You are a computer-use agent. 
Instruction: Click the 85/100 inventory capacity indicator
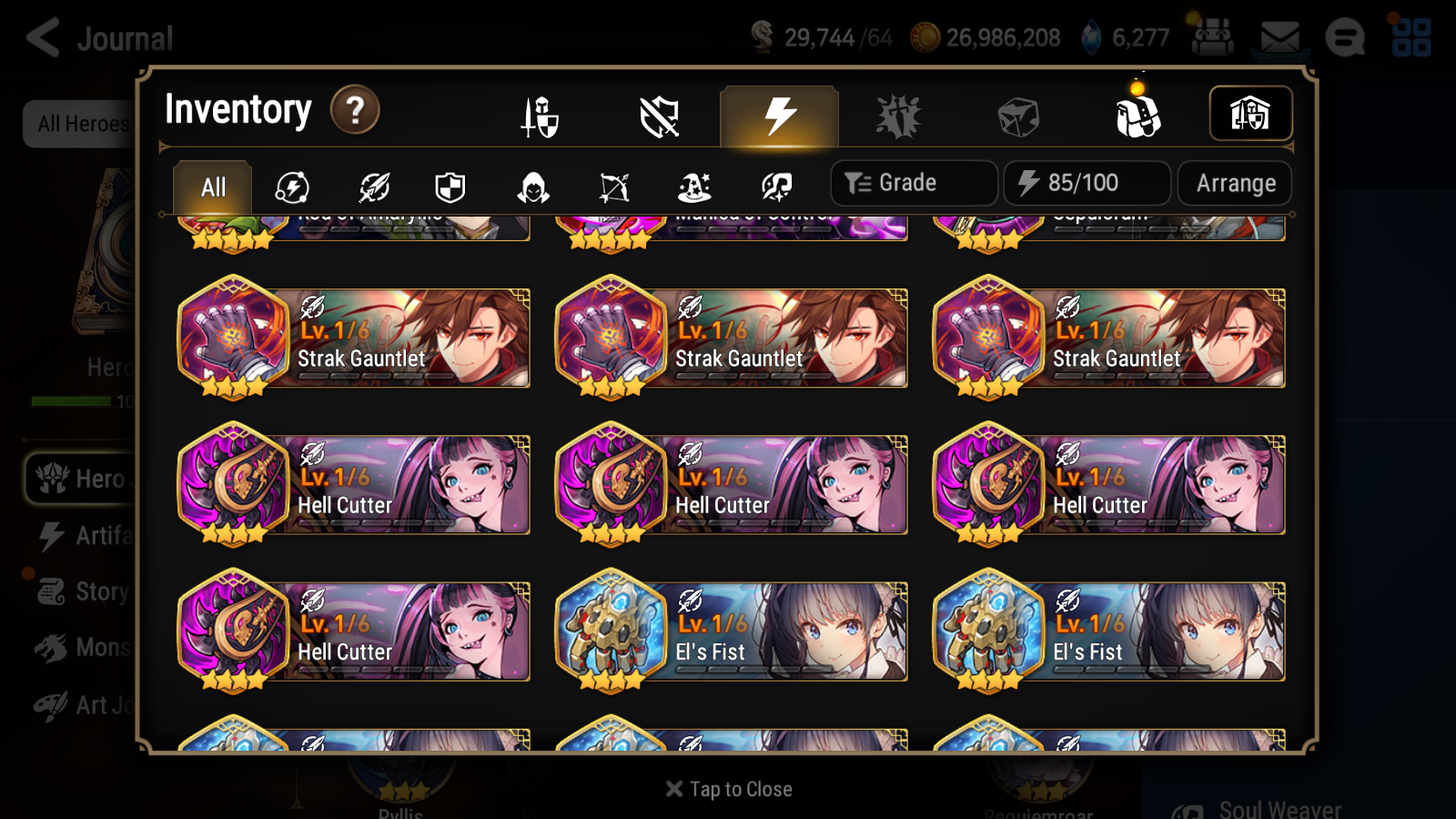pos(1087,183)
